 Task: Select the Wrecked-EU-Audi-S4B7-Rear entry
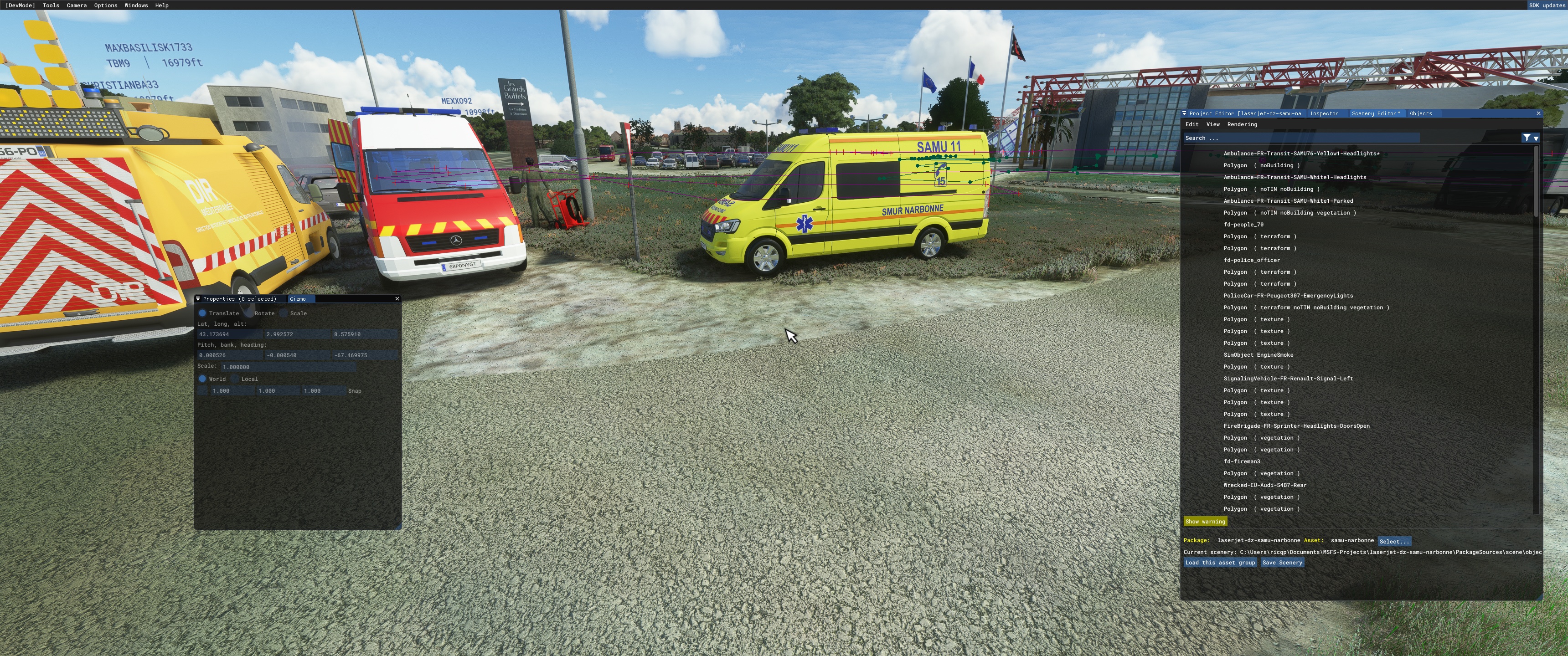(1264, 486)
